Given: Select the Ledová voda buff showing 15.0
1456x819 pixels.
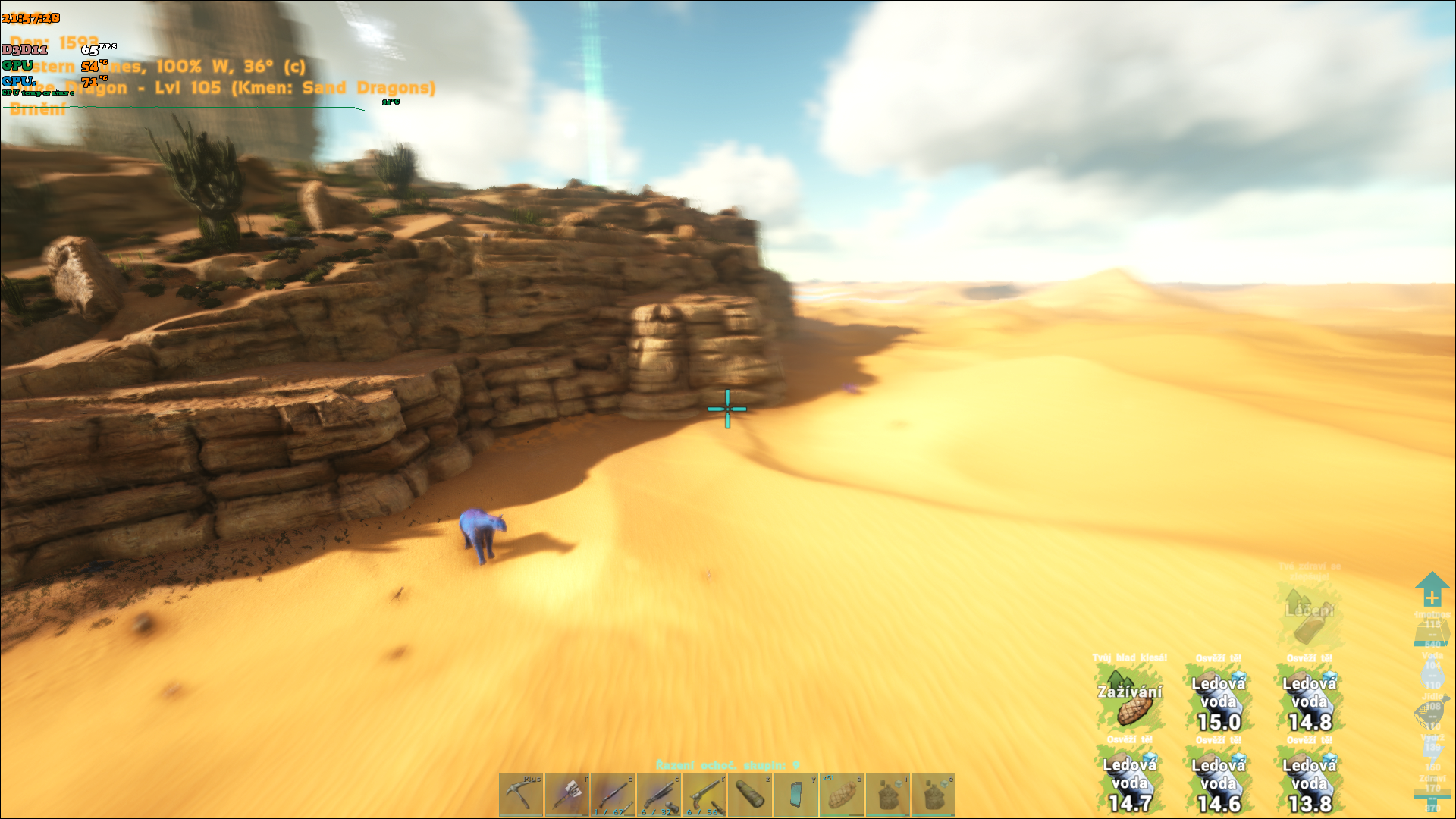Looking at the screenshot, I should click(1219, 701).
